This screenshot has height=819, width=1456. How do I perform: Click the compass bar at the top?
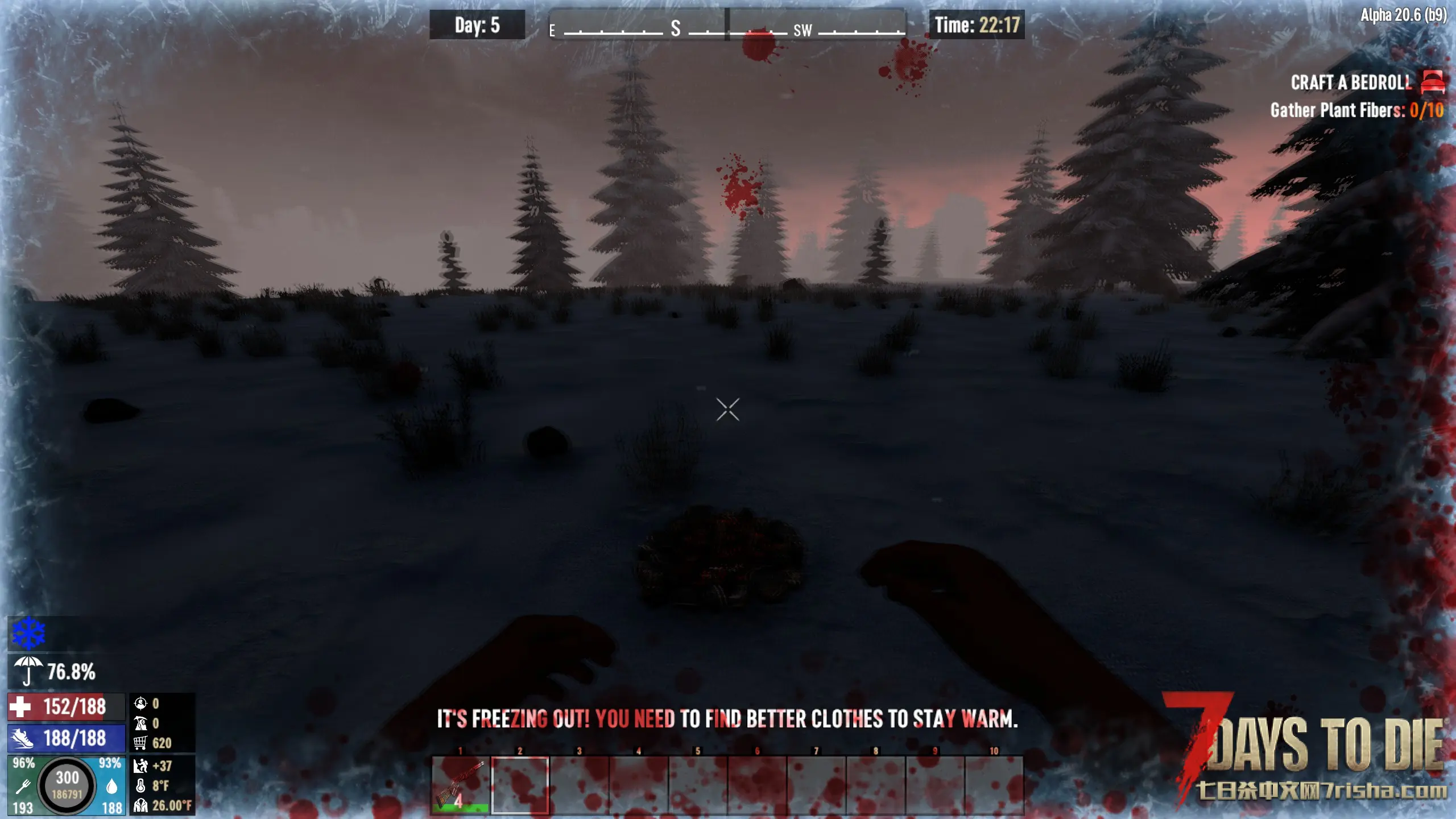click(x=727, y=25)
